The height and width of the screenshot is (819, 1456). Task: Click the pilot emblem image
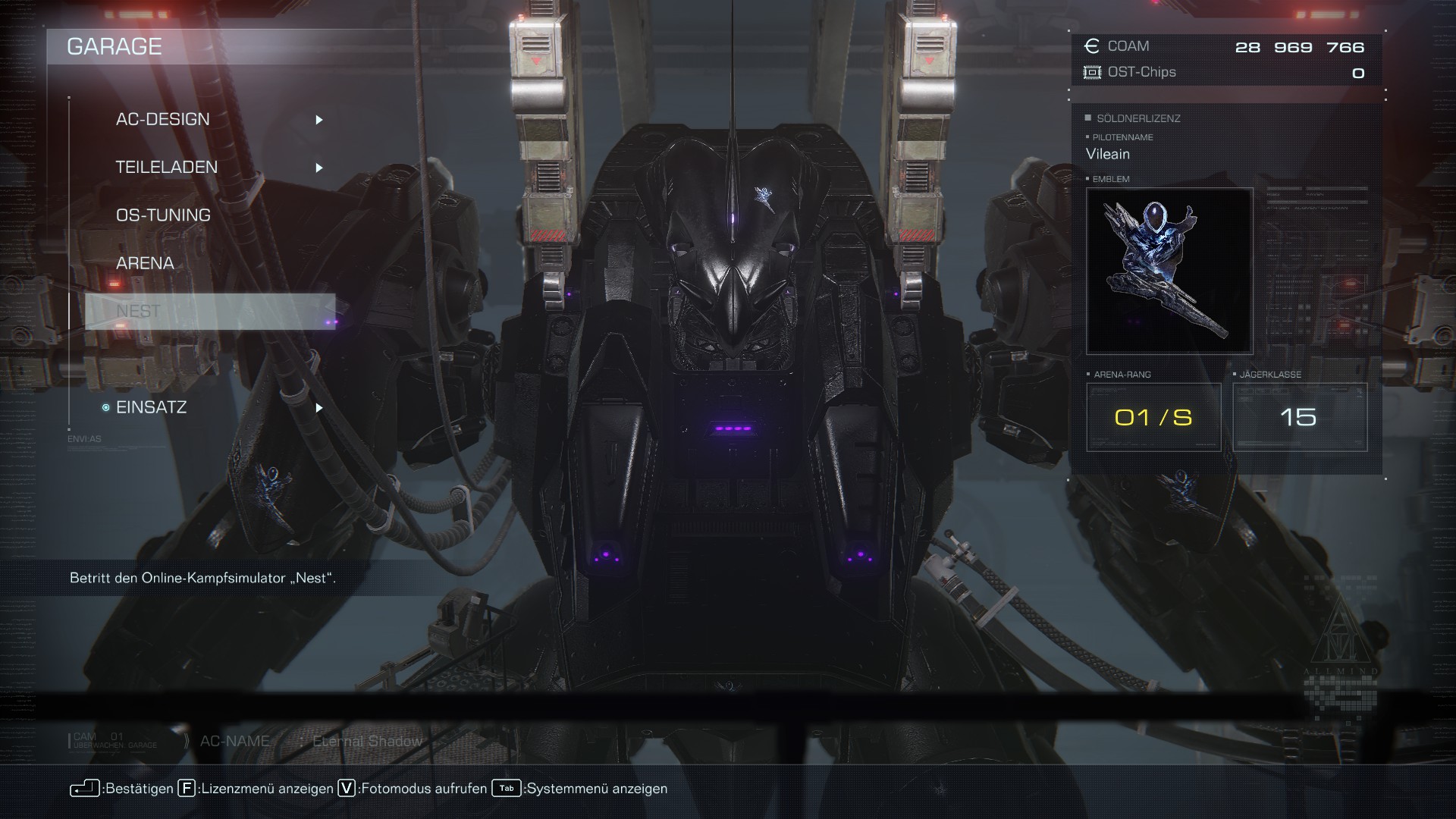[x=1169, y=271]
